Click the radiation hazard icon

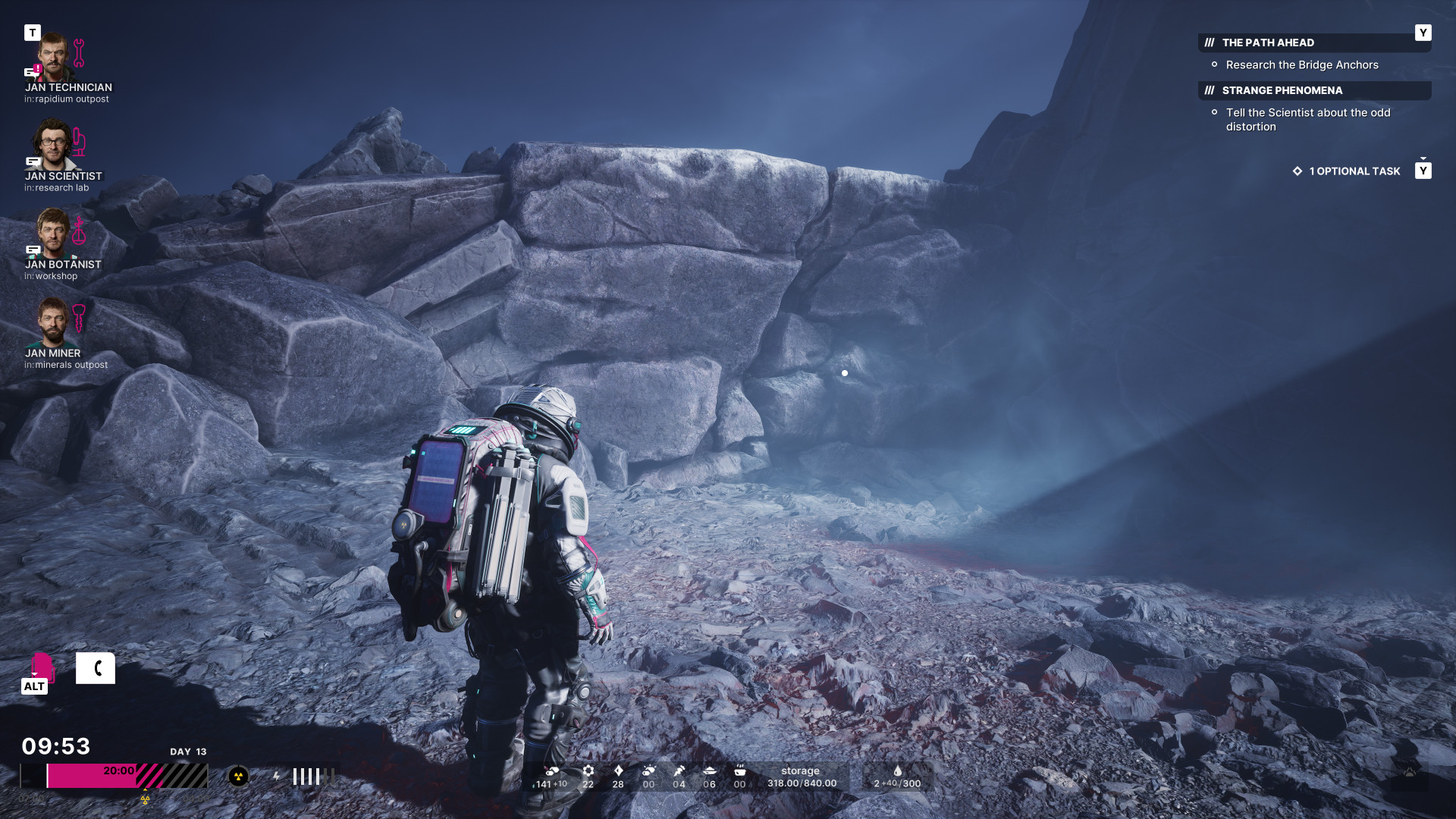pyautogui.click(x=238, y=777)
